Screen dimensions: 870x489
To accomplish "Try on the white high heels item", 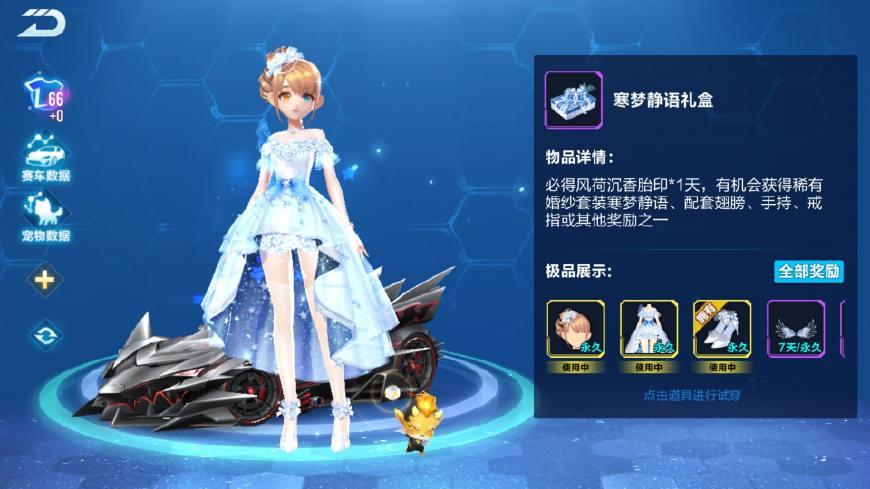I will click(x=722, y=329).
